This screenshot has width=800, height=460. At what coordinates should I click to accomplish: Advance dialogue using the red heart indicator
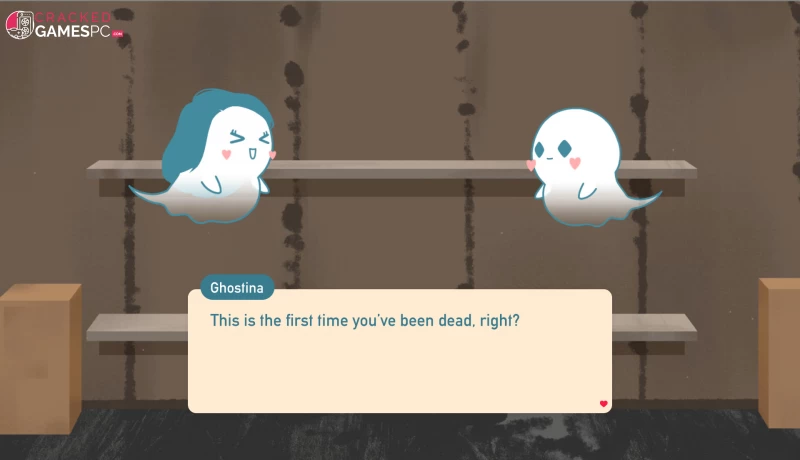(603, 404)
